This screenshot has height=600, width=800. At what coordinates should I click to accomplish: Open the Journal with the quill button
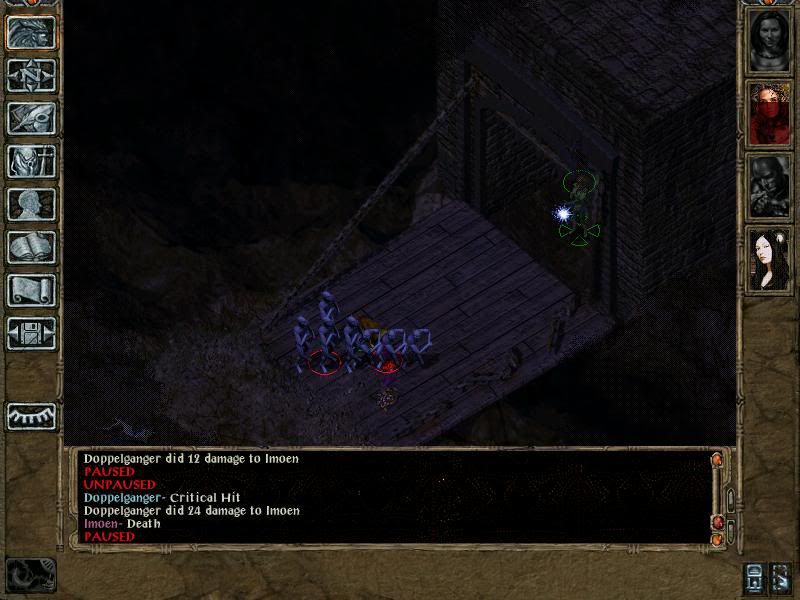[x=31, y=118]
